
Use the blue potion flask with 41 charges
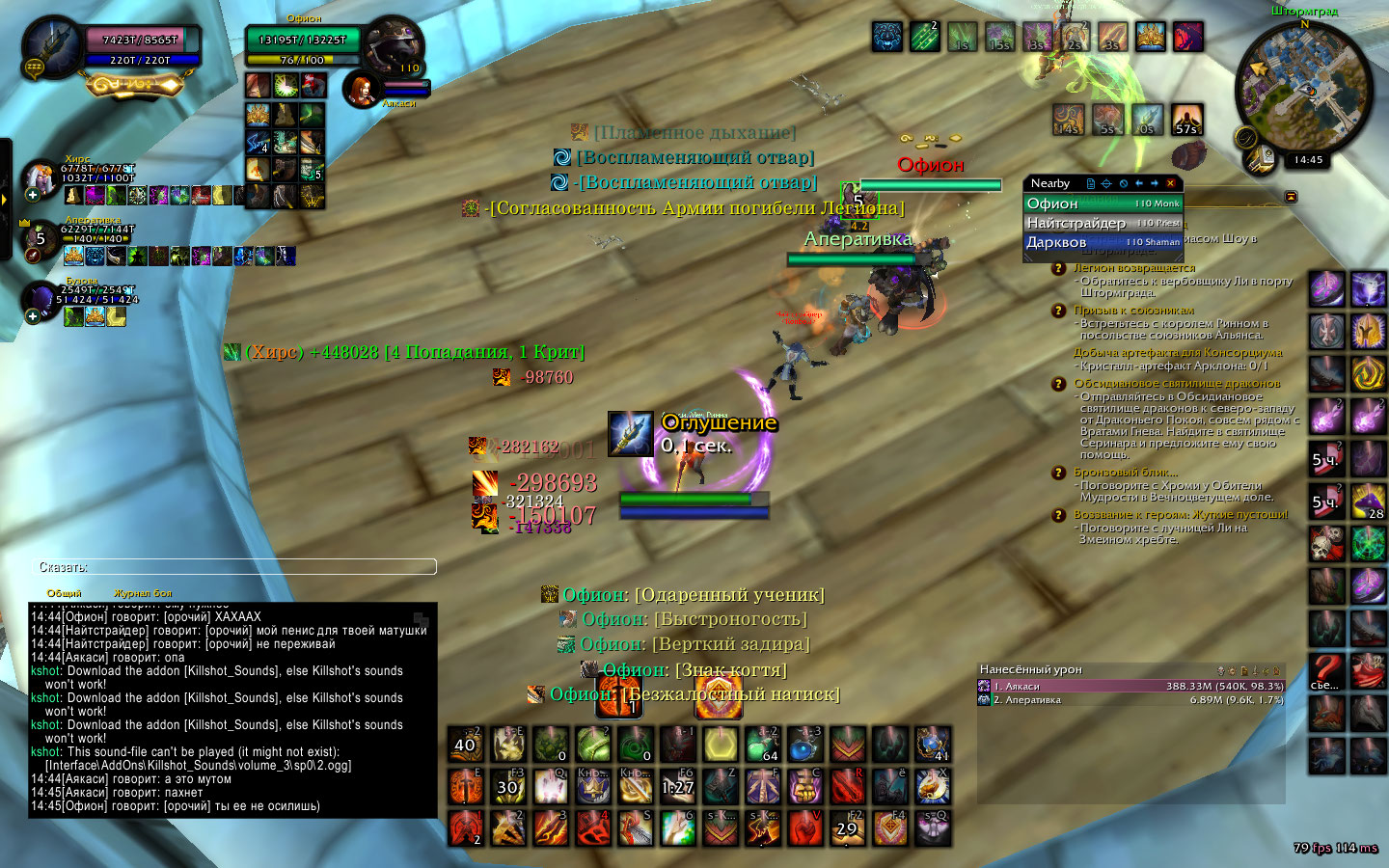tap(932, 745)
